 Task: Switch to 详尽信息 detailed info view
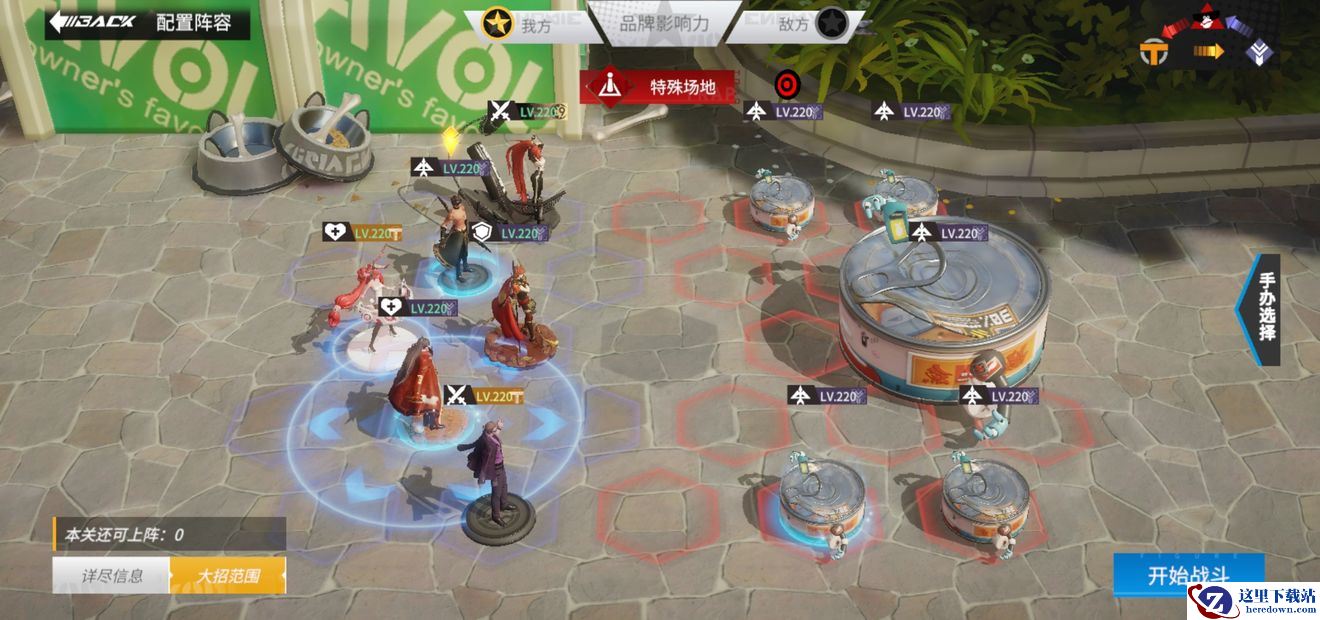click(111, 576)
